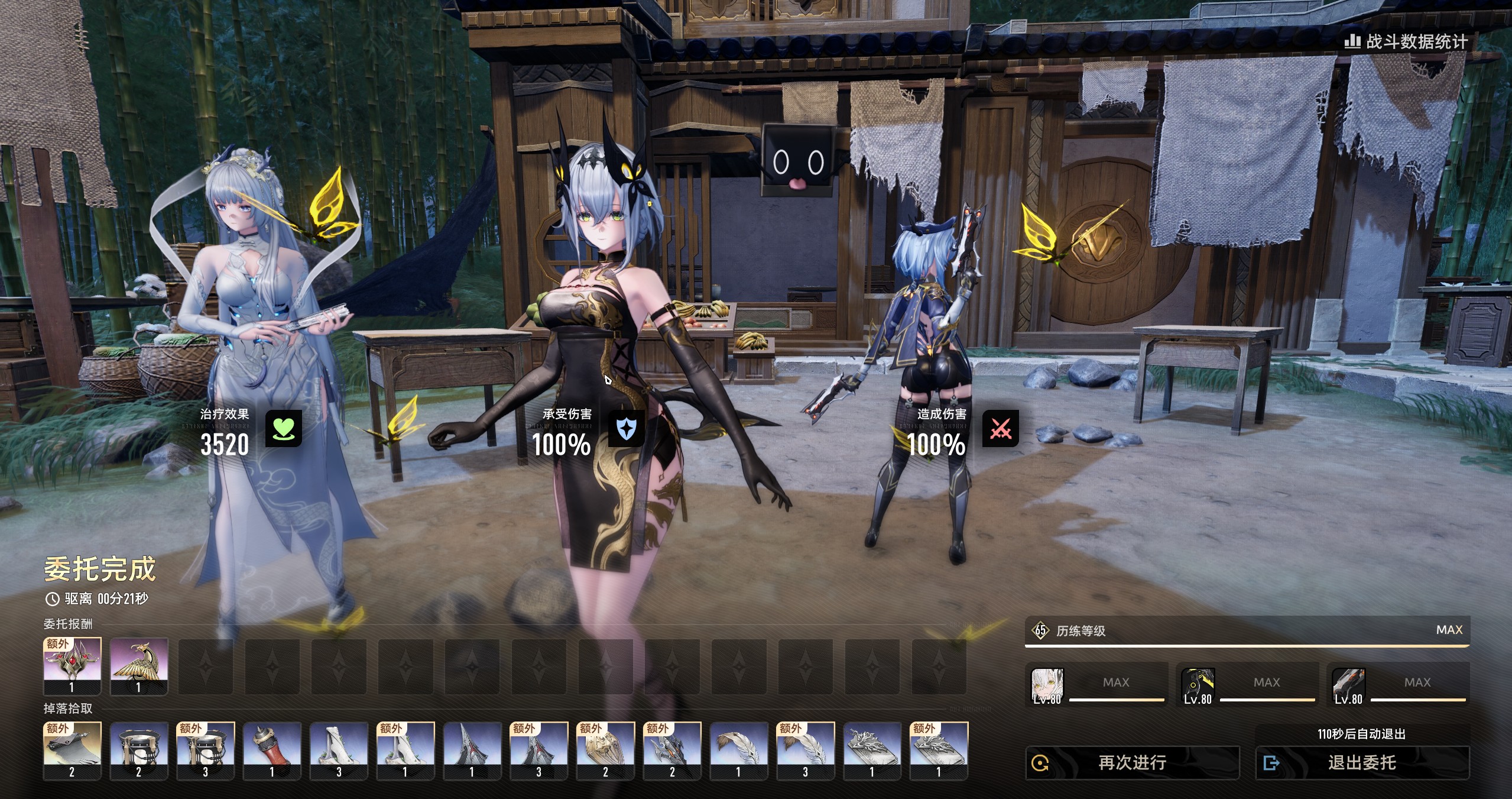Open the 战斗数据统计 battle statistics panel

click(1406, 41)
